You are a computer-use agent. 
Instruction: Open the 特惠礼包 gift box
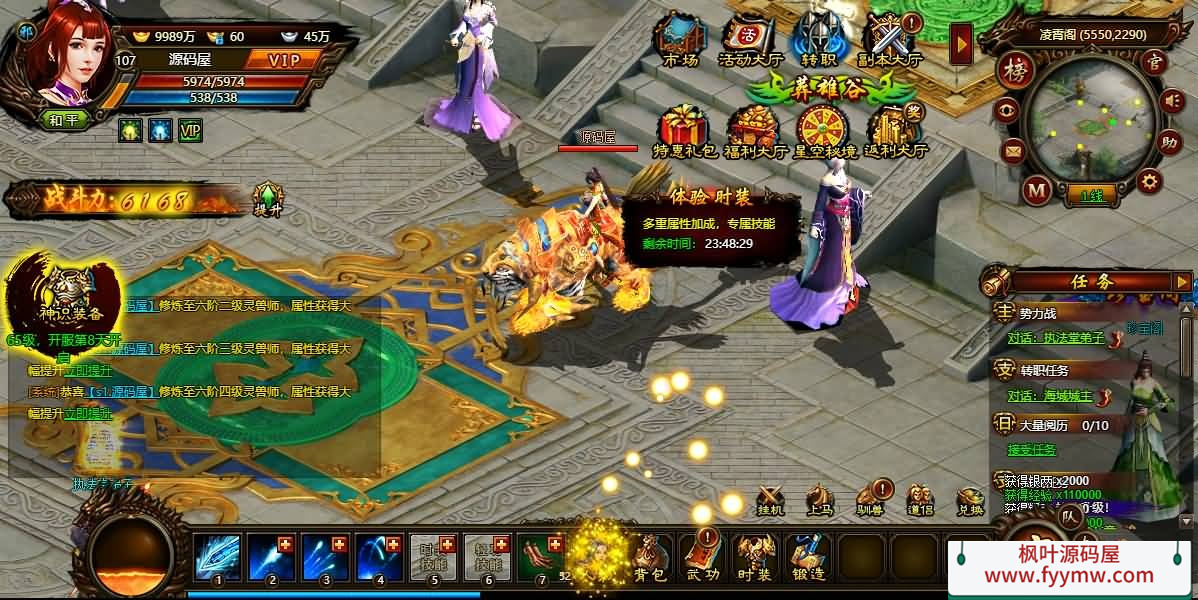point(684,130)
